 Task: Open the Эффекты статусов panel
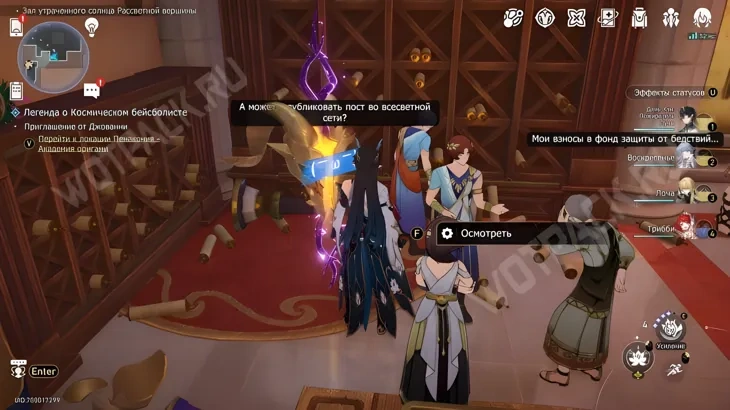pos(668,93)
